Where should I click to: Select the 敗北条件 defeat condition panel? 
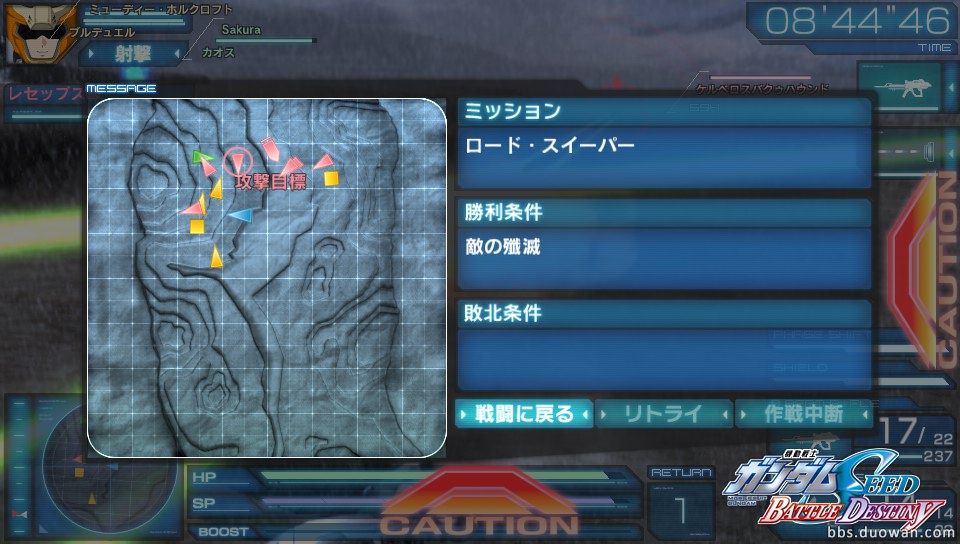663,313
